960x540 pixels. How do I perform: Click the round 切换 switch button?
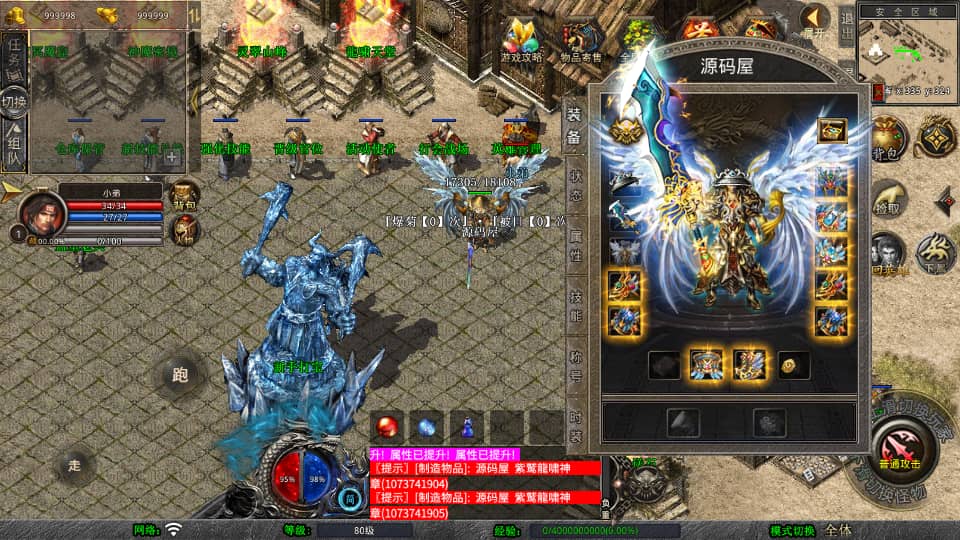pyautogui.click(x=15, y=102)
